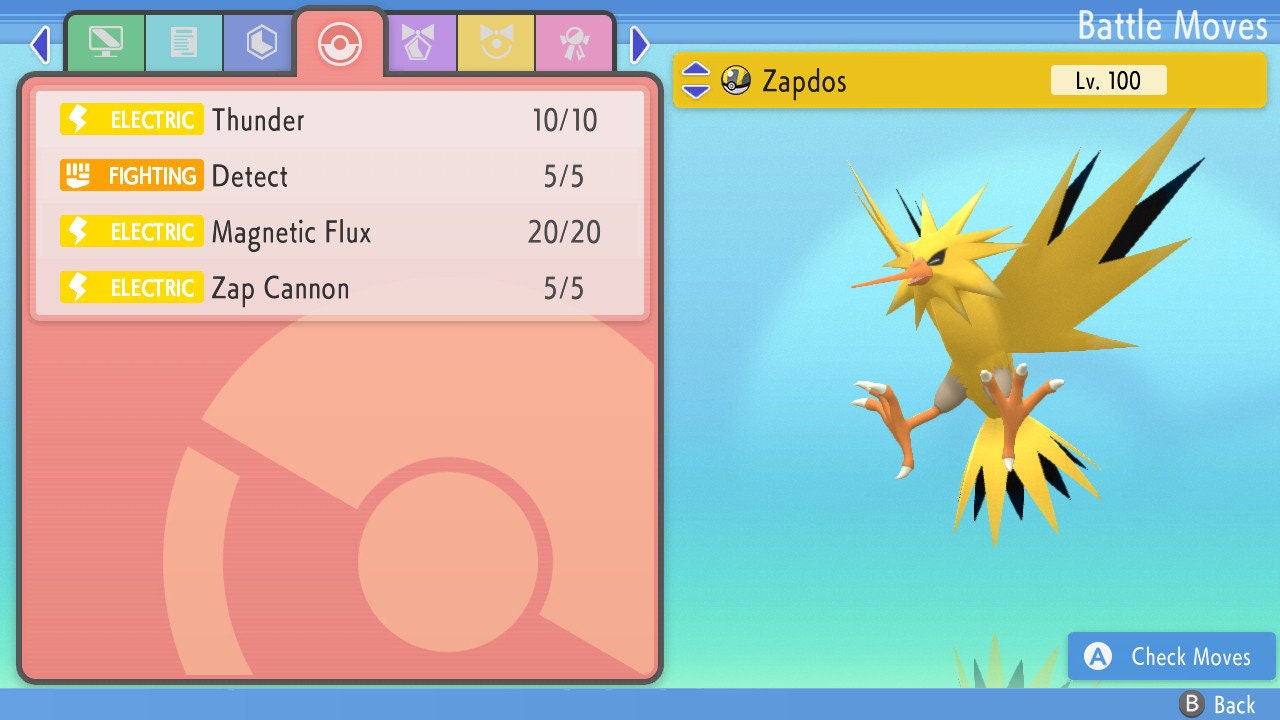
Task: Show the blue hexagon stats tab
Action: [x=262, y=43]
